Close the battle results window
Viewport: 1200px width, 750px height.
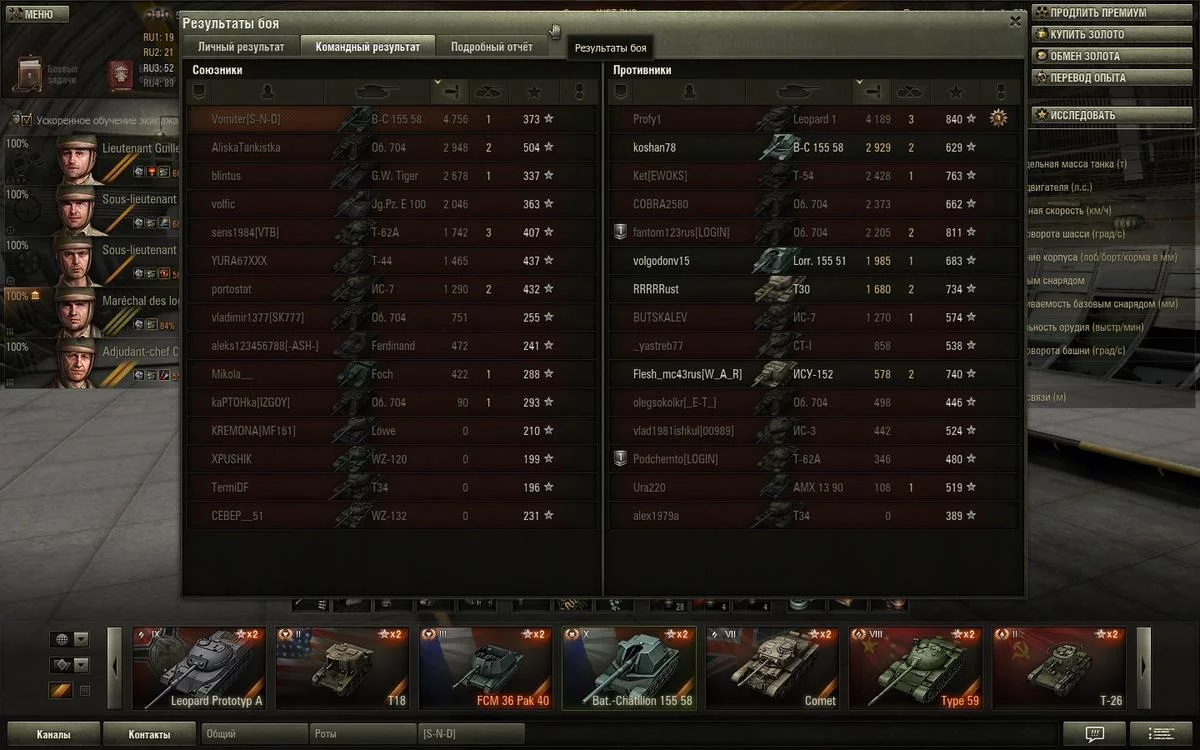[1016, 21]
